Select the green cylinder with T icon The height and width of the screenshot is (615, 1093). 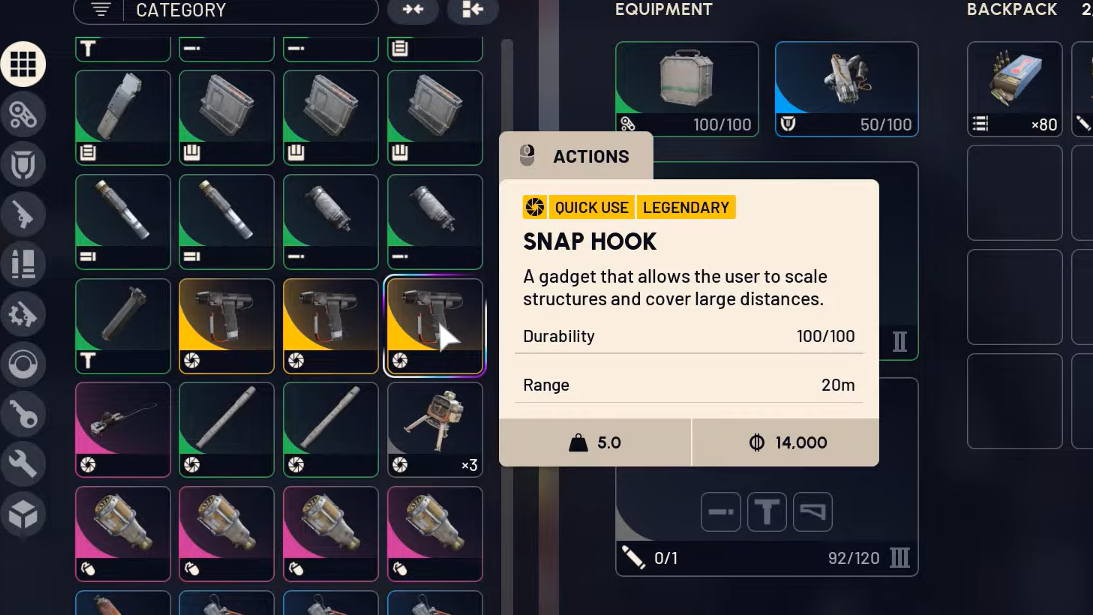coord(123,326)
